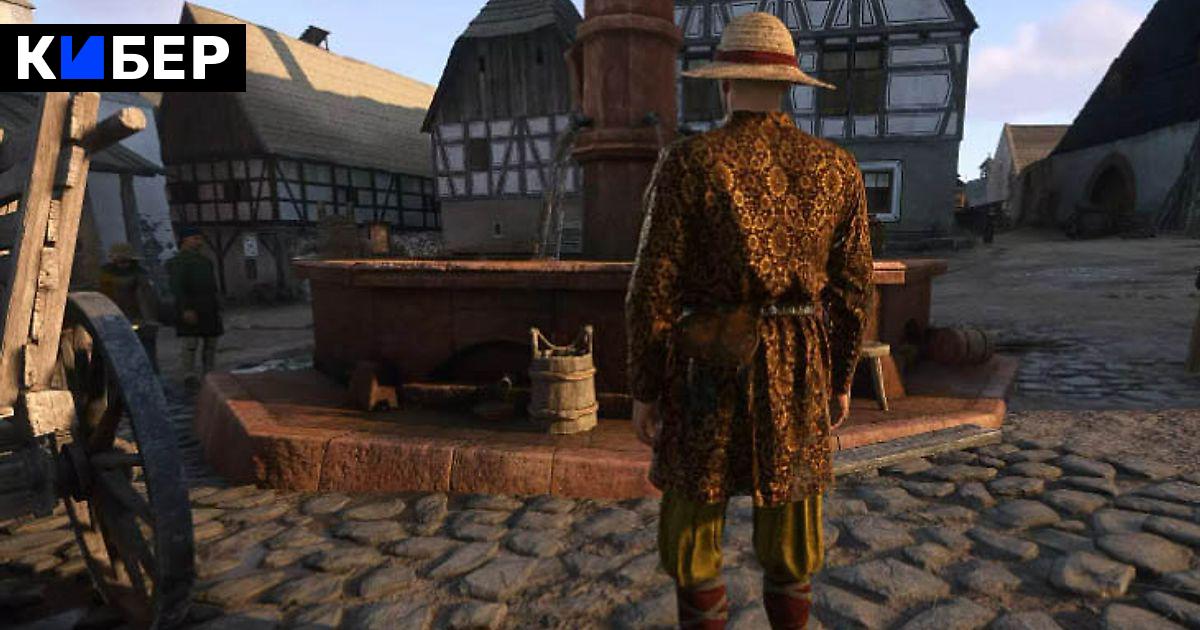Image resolution: width=1200 pixels, height=630 pixels.
Task: Click the КИБЕР logo overlay
Action: 122,58
